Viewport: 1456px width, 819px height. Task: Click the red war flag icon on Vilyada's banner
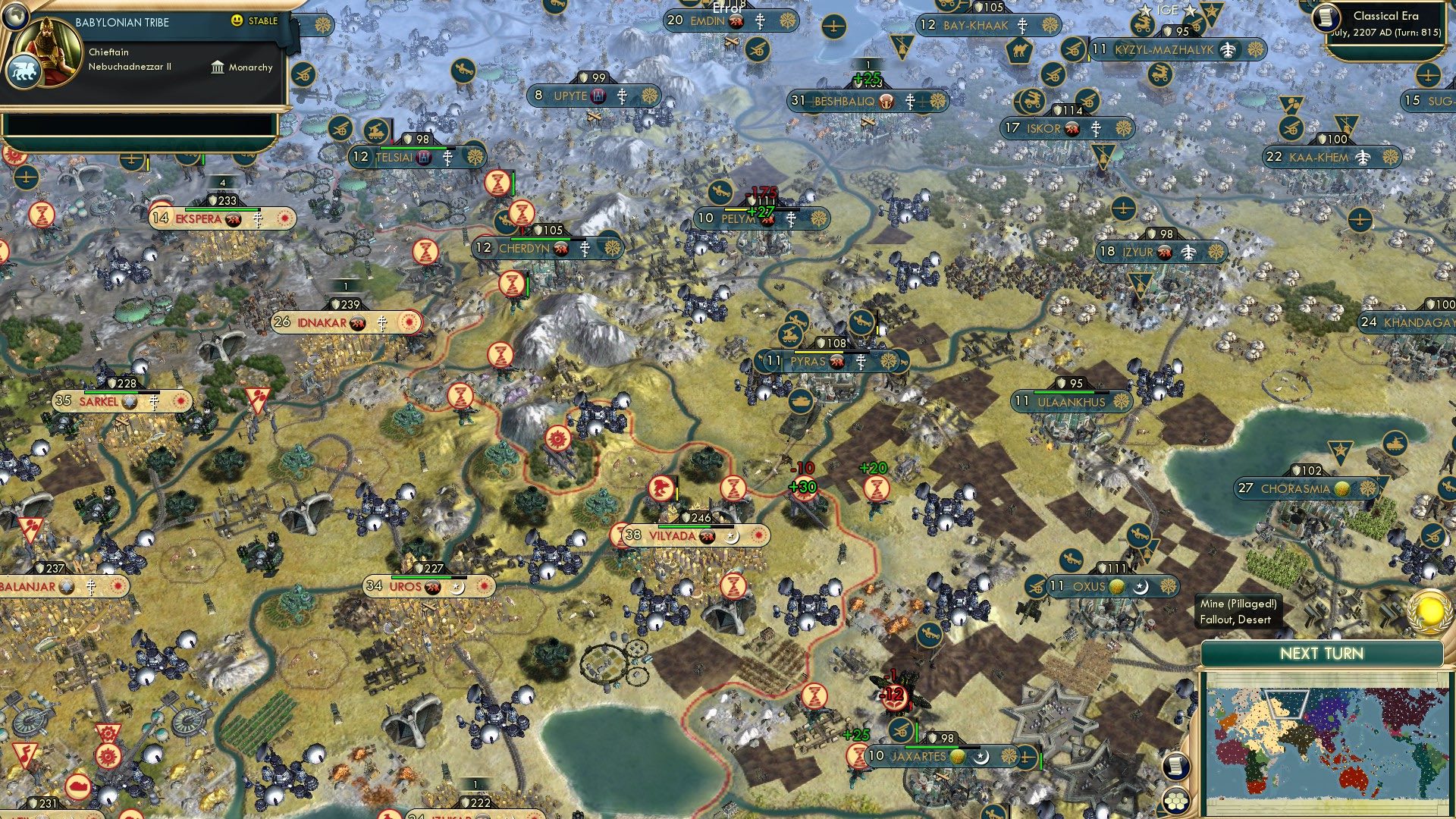(707, 536)
